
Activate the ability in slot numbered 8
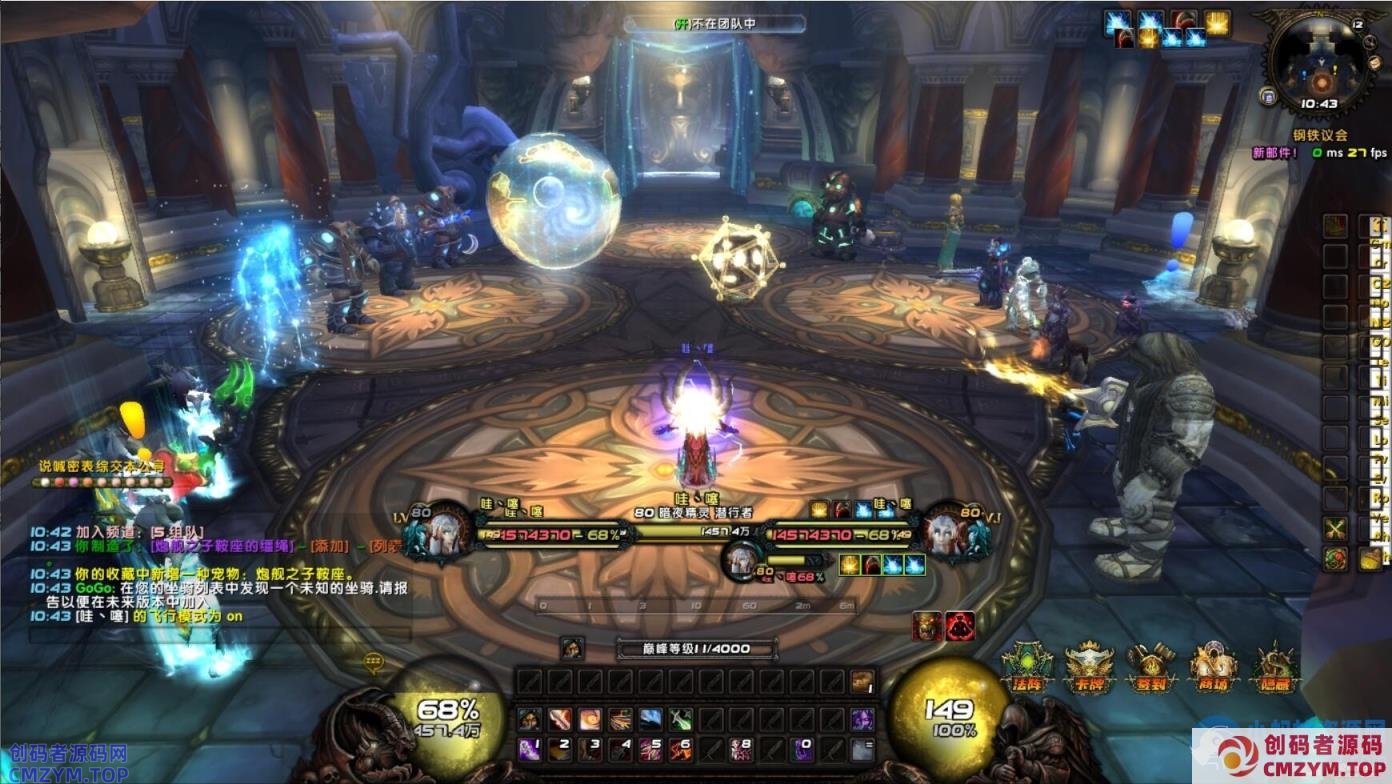(x=741, y=748)
